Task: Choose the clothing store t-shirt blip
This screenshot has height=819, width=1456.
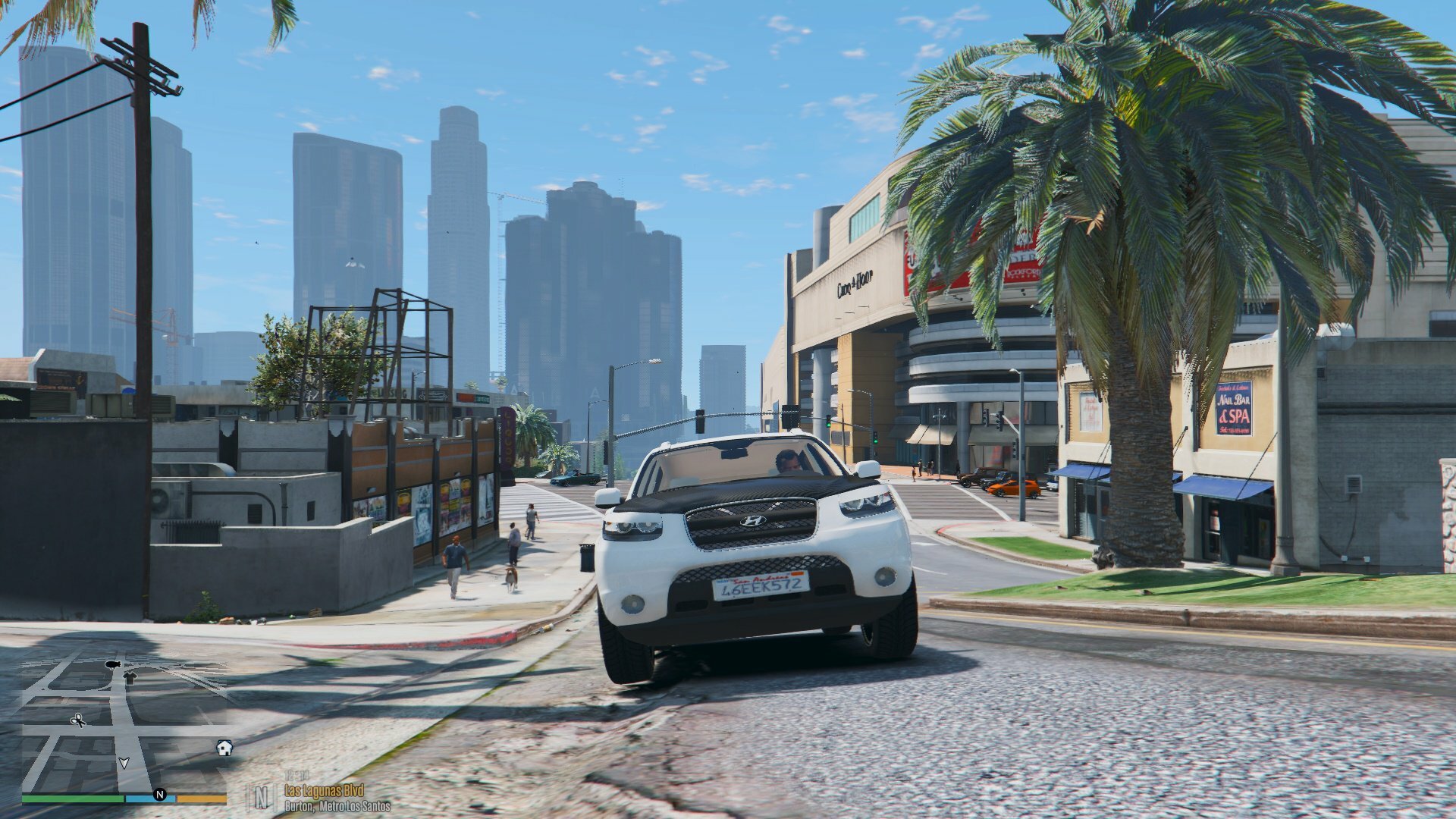Action: pyautogui.click(x=130, y=678)
